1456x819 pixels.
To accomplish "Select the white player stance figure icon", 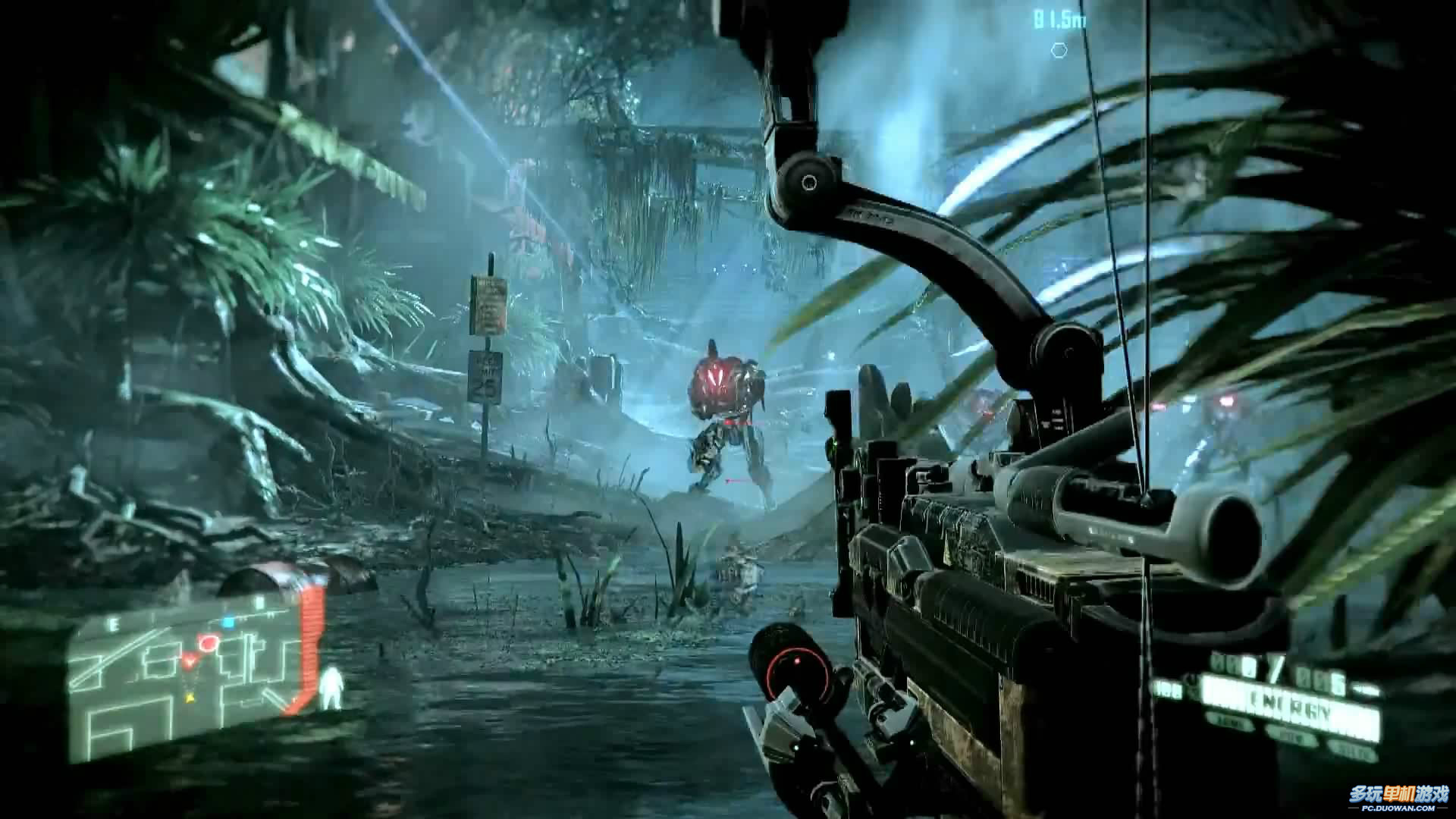I will click(x=331, y=689).
